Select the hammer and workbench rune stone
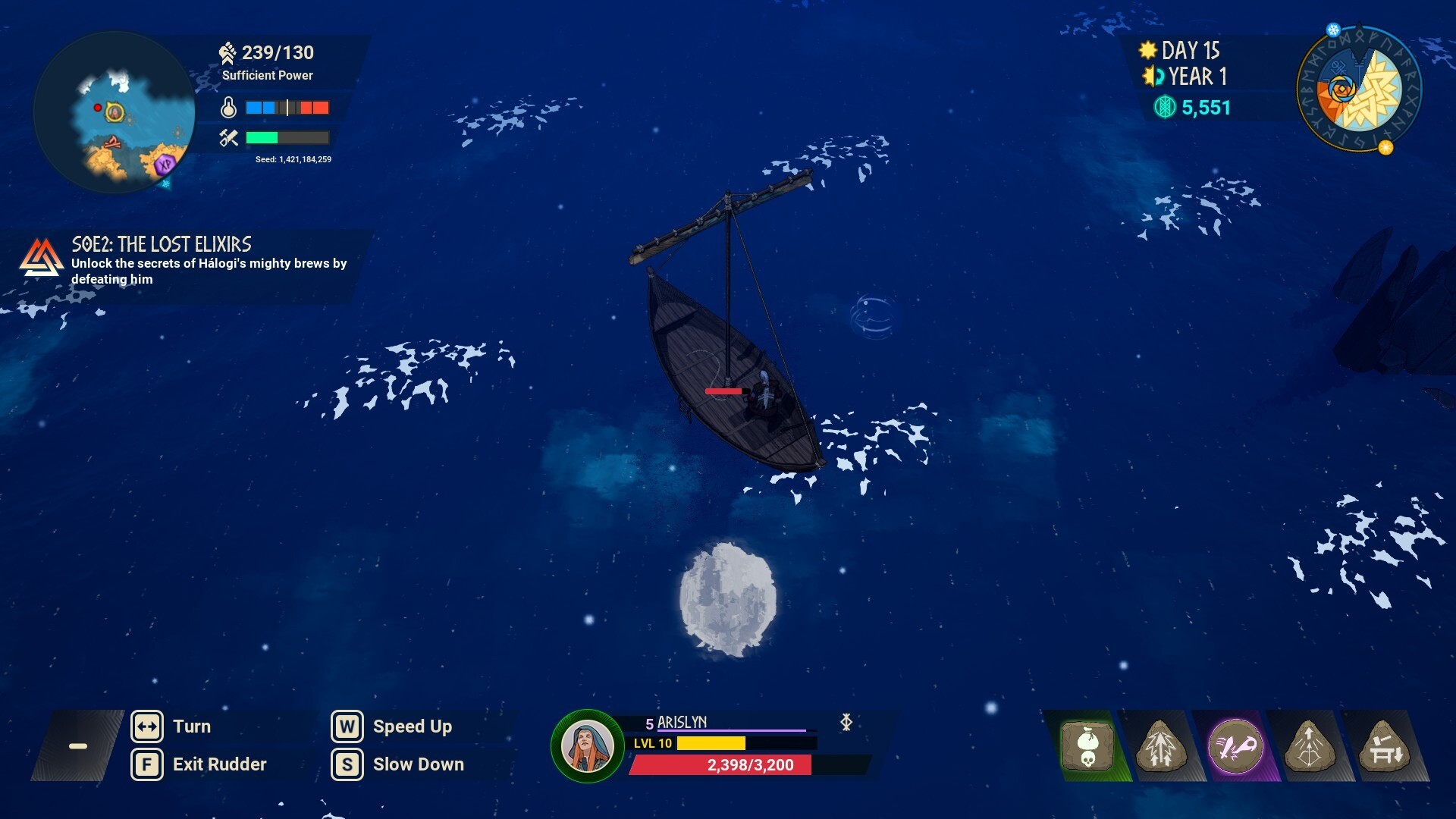Screen dimensions: 1456x819 (1383, 746)
